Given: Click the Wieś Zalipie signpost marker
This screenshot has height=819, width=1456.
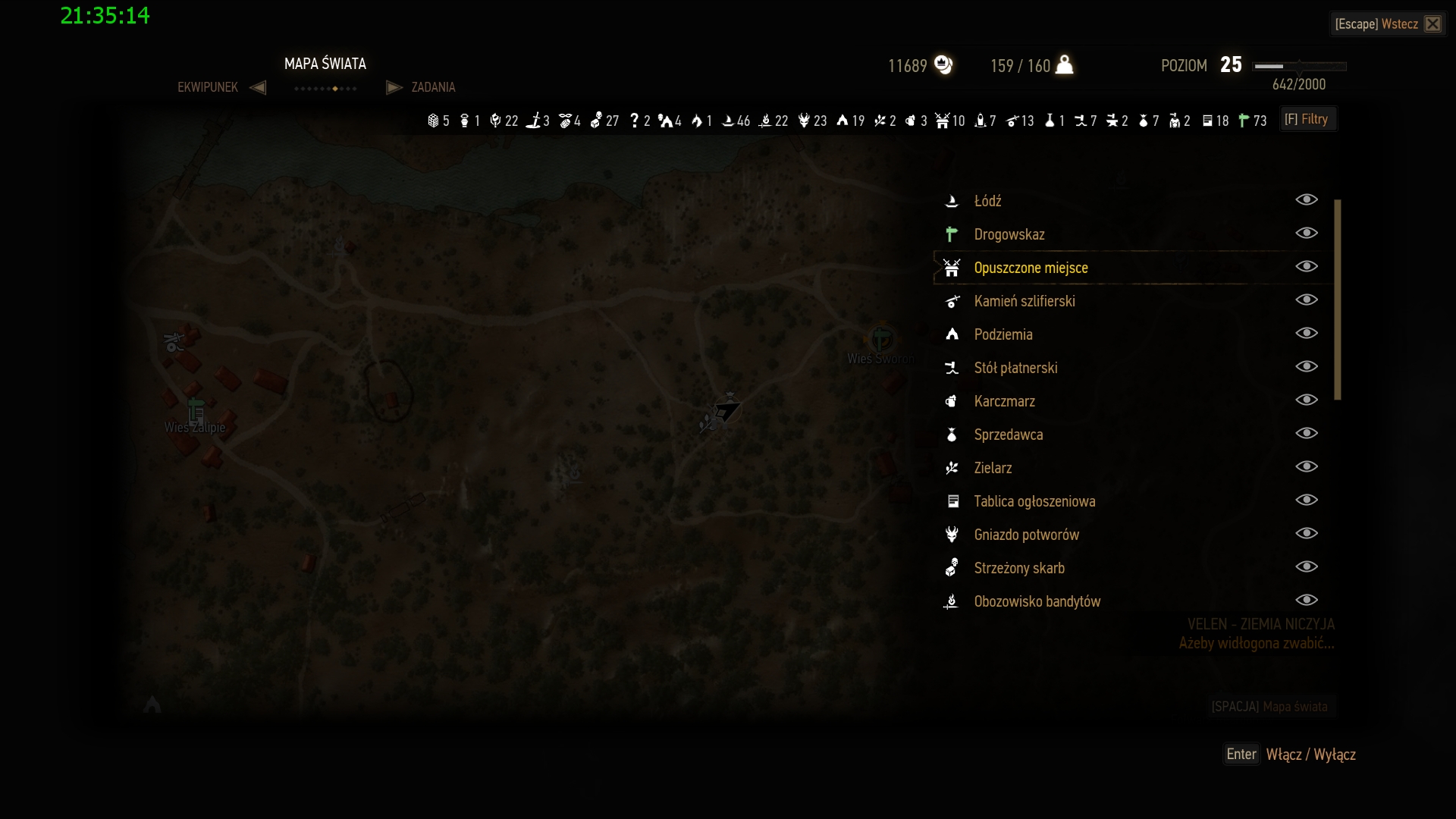Looking at the screenshot, I should tap(196, 409).
